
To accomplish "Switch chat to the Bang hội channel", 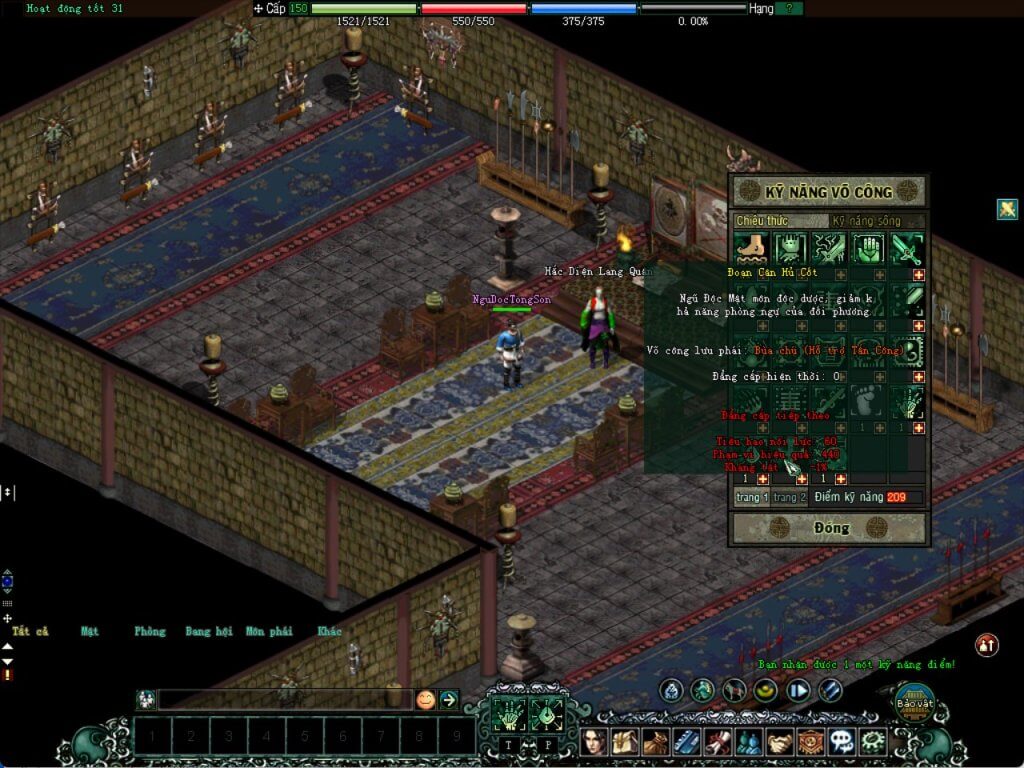I will pos(208,631).
